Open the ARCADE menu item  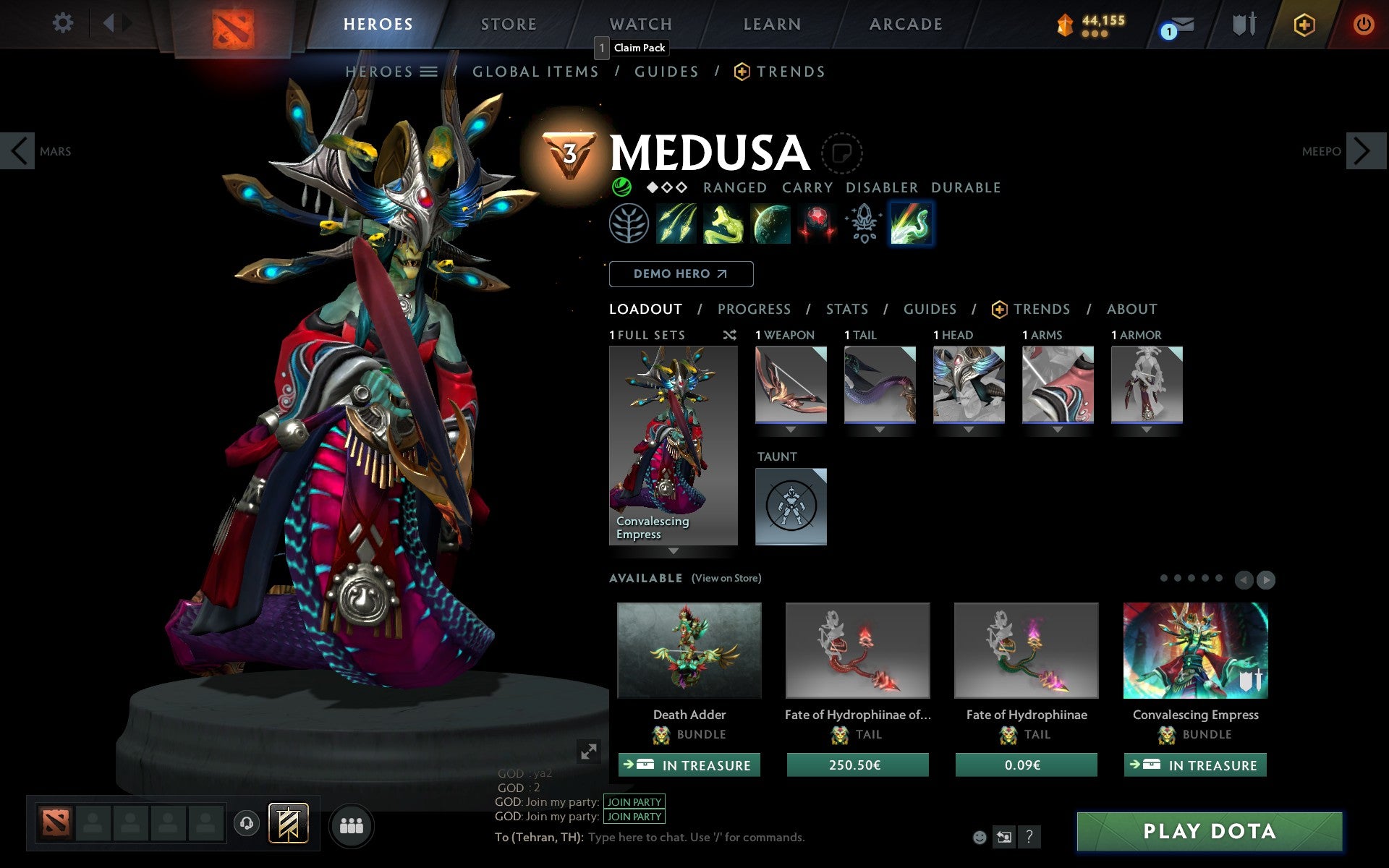click(905, 24)
